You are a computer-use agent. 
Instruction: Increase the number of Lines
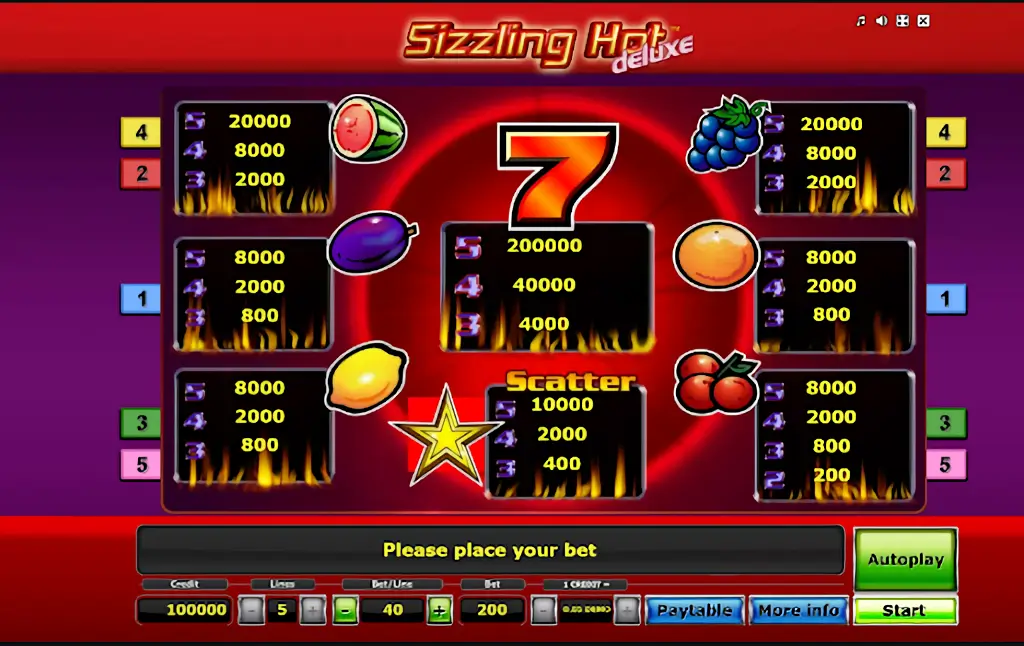pyautogui.click(x=313, y=610)
